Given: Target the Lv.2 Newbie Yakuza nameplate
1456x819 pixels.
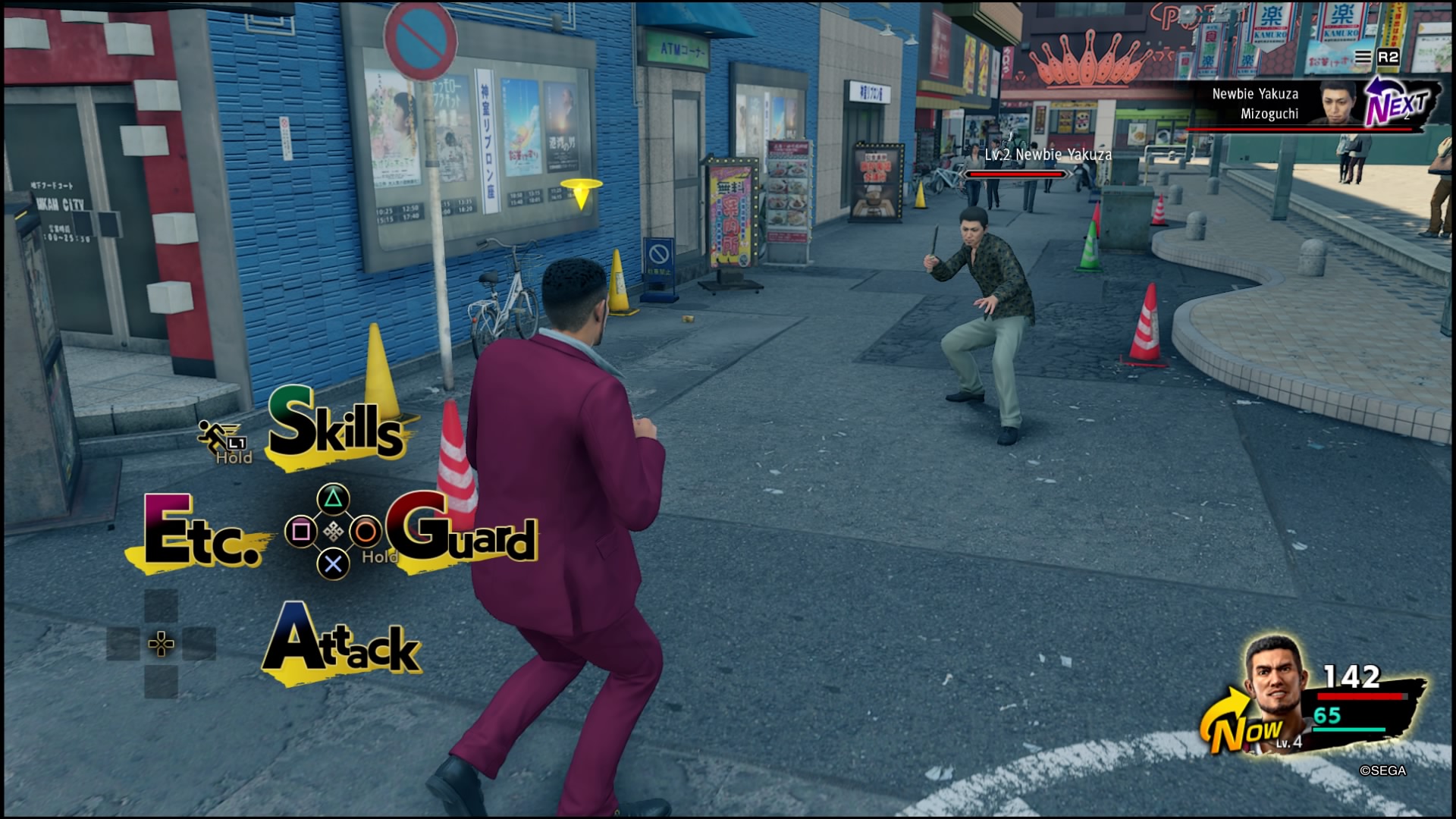Looking at the screenshot, I should [x=1047, y=155].
